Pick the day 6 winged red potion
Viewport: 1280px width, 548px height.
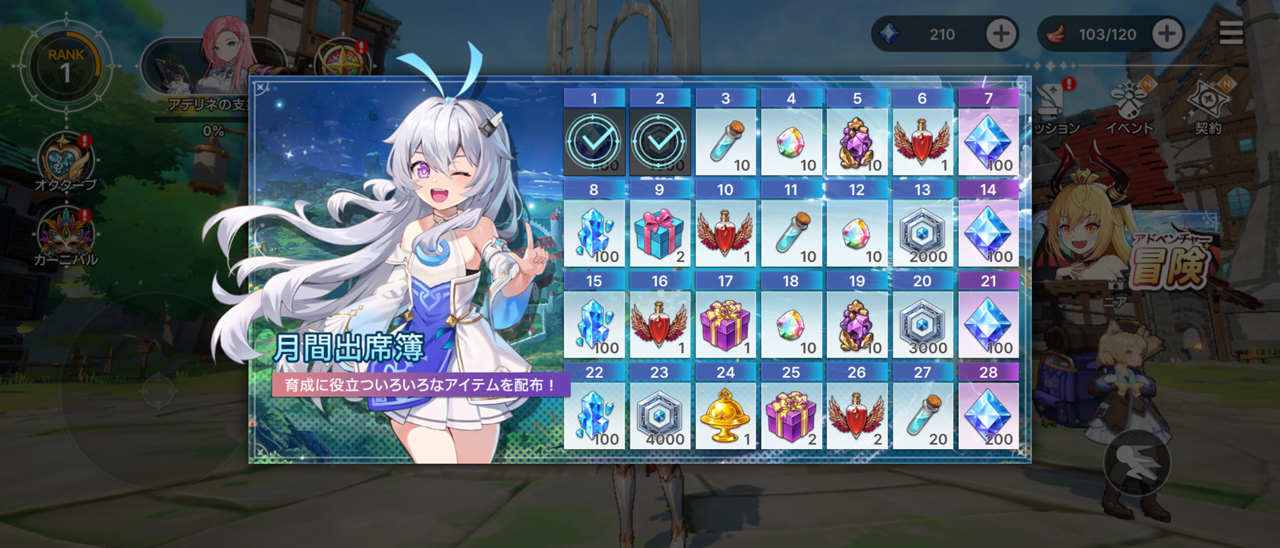point(923,142)
